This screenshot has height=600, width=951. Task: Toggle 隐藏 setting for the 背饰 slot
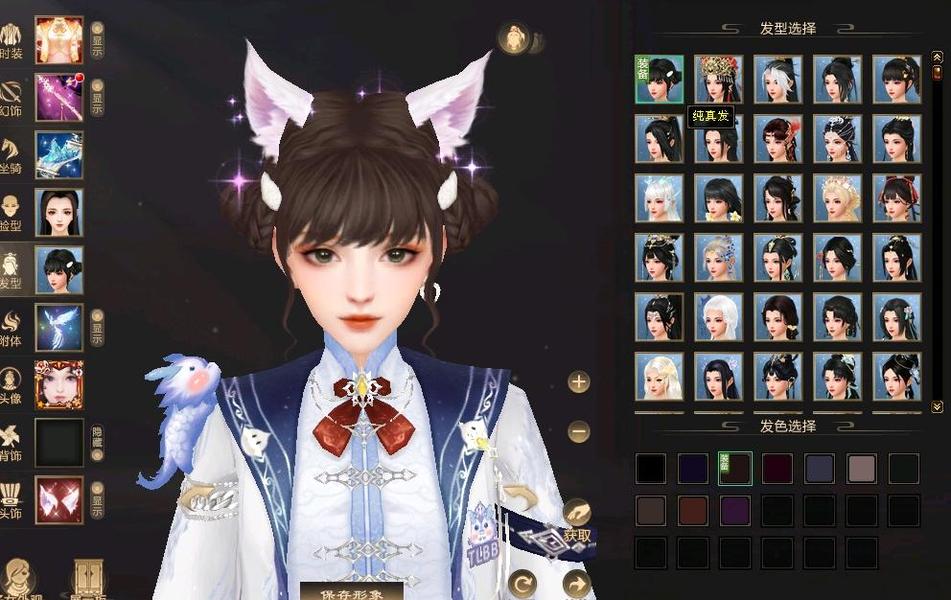pos(97,443)
